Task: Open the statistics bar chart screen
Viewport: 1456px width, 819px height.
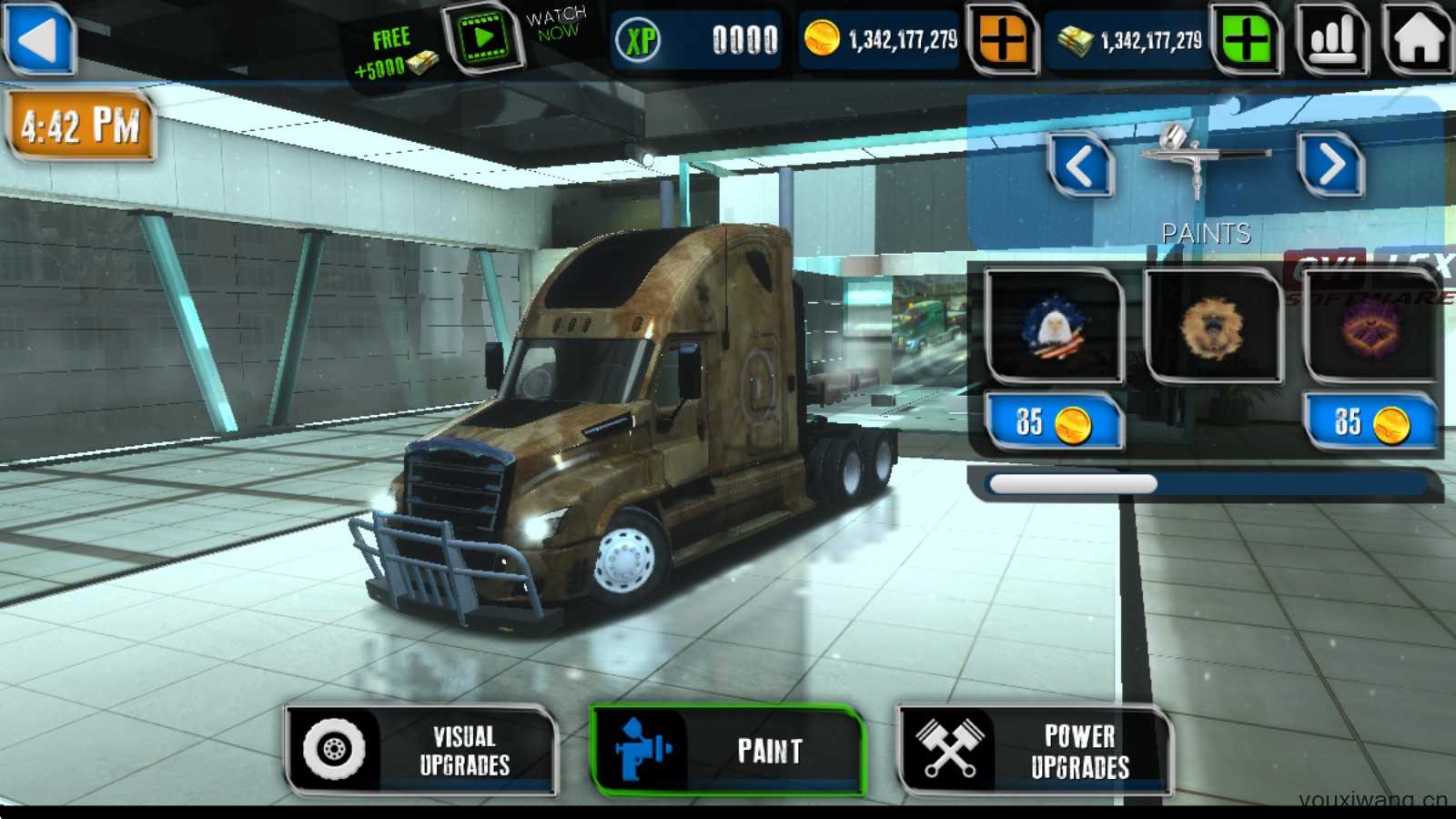Action: point(1332,39)
